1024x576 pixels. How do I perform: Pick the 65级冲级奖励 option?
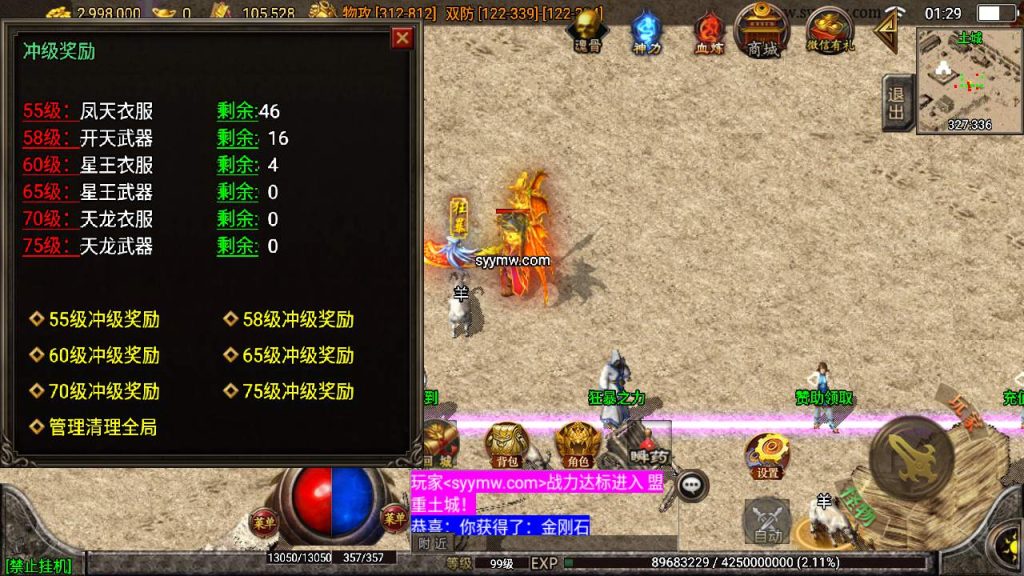tap(297, 356)
